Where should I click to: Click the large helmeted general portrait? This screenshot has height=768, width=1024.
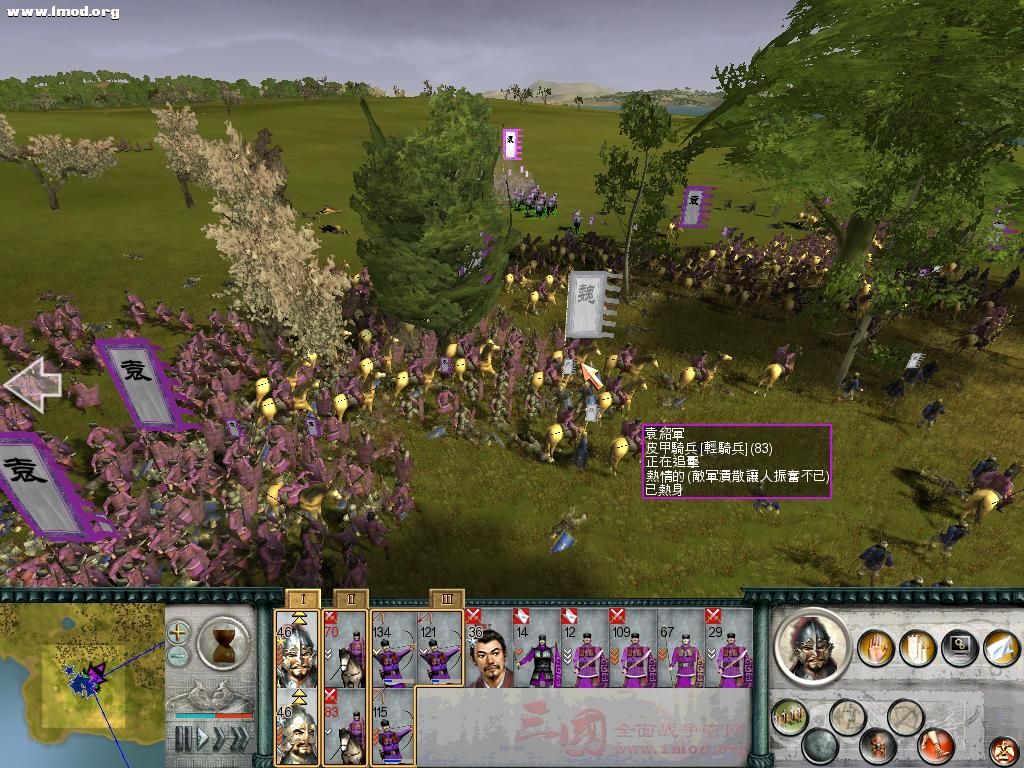(813, 647)
